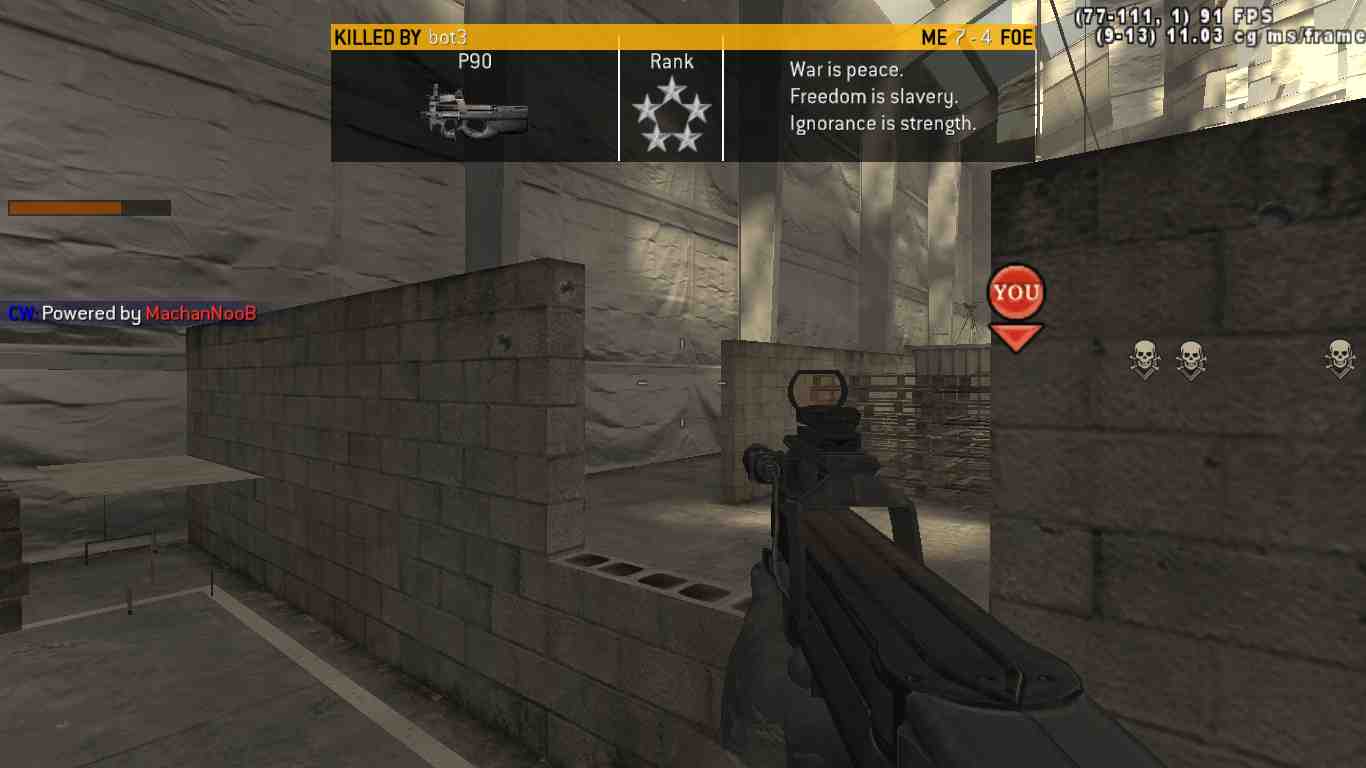Click the P90 weapon icon in the kill panel
Viewport: 1366px width, 768px height.
(475, 111)
